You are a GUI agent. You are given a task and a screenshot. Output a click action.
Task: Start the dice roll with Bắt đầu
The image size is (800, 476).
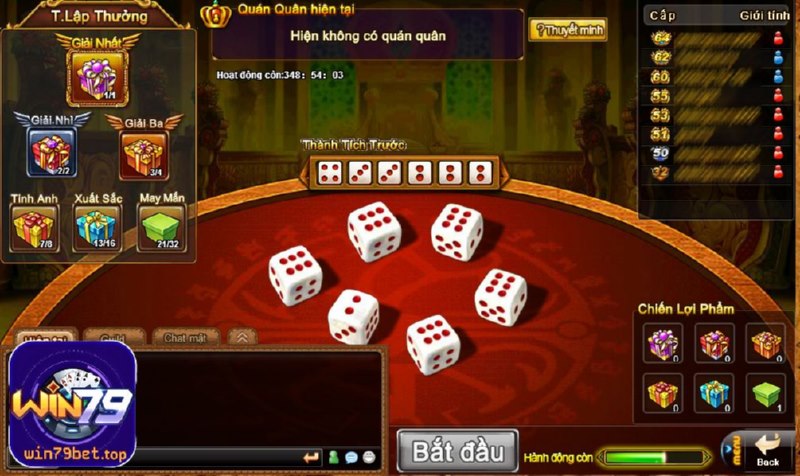(457, 449)
